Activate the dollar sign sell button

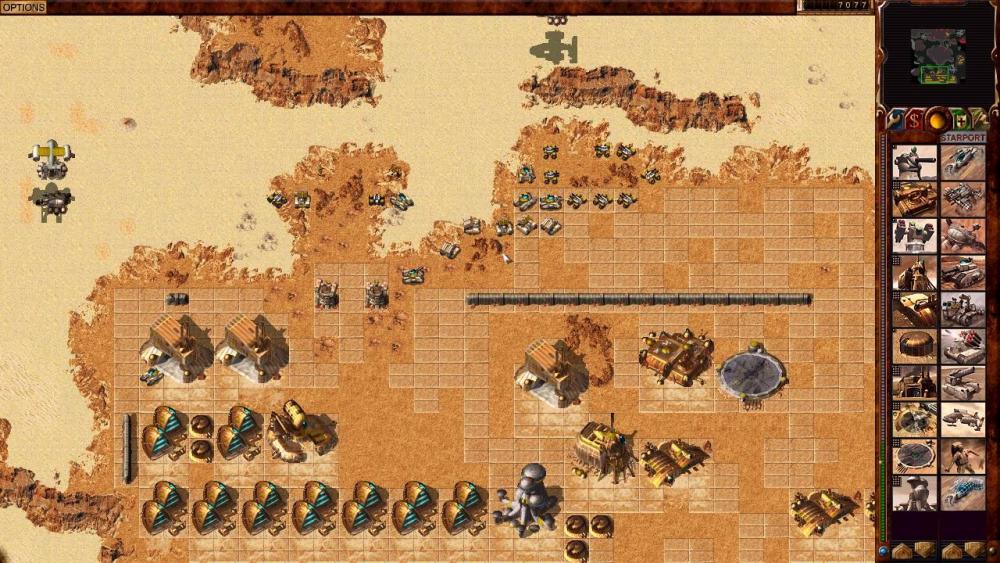point(915,120)
